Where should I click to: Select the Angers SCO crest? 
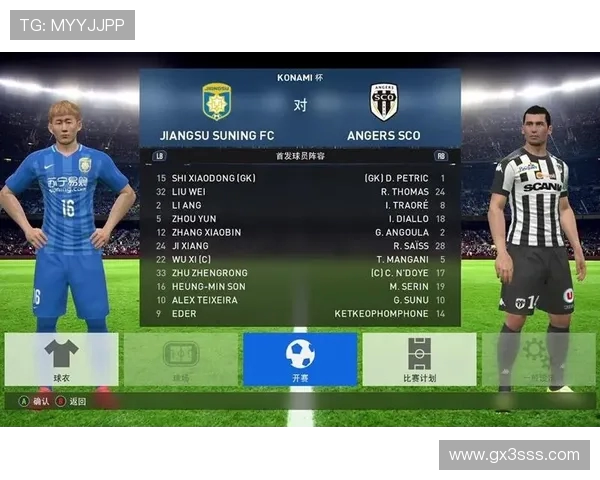tap(384, 101)
